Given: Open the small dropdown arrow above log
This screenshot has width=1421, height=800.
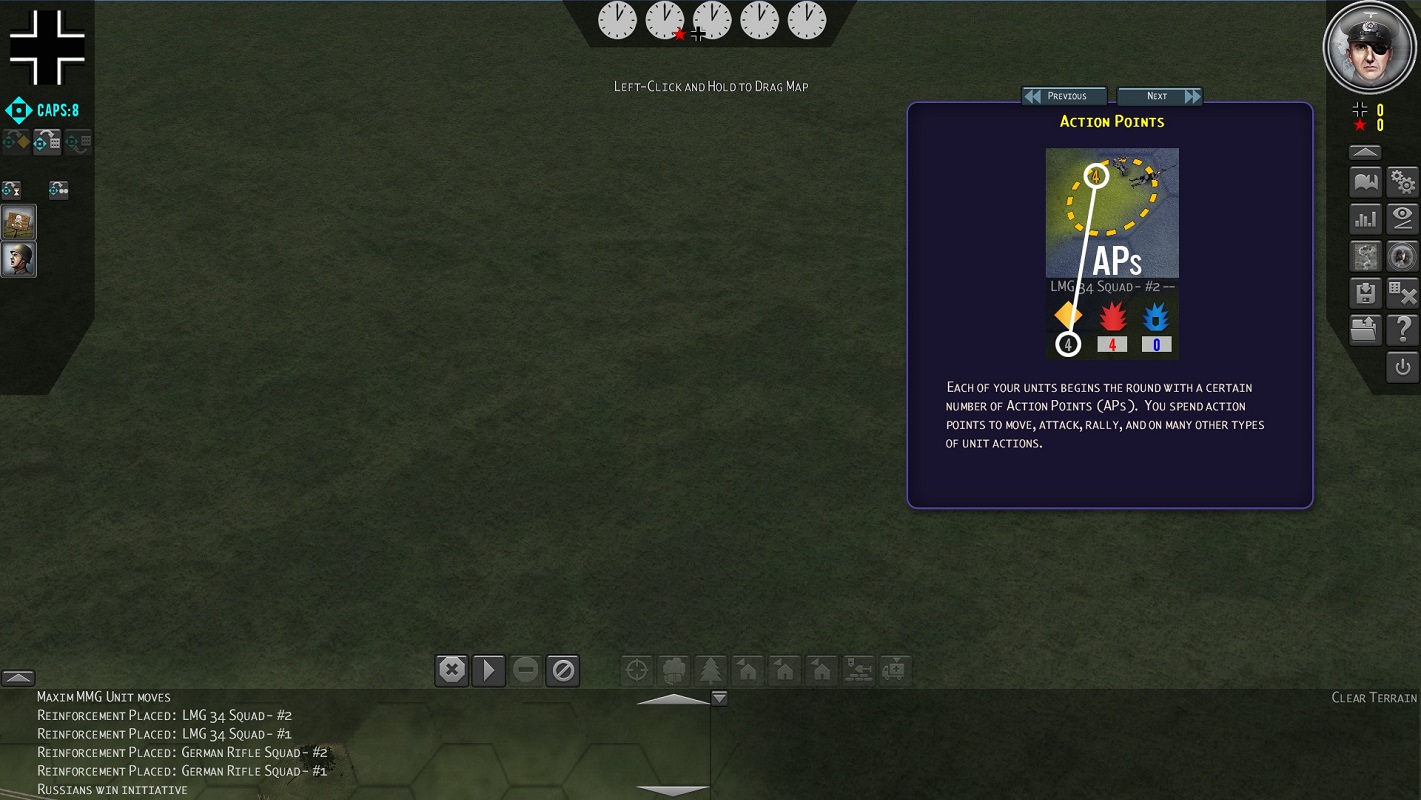Looking at the screenshot, I should (719, 698).
